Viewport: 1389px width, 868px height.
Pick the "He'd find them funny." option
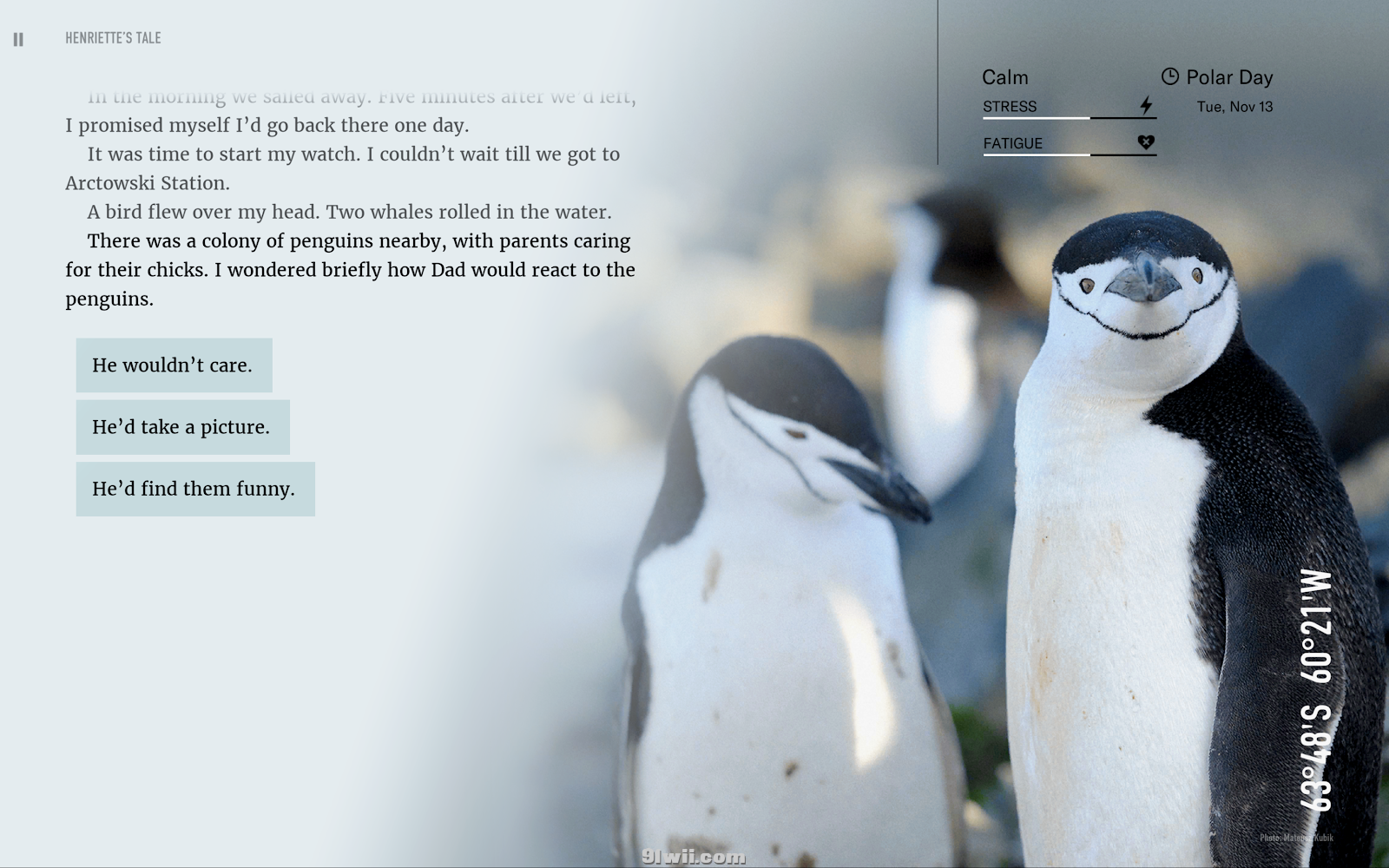195,489
